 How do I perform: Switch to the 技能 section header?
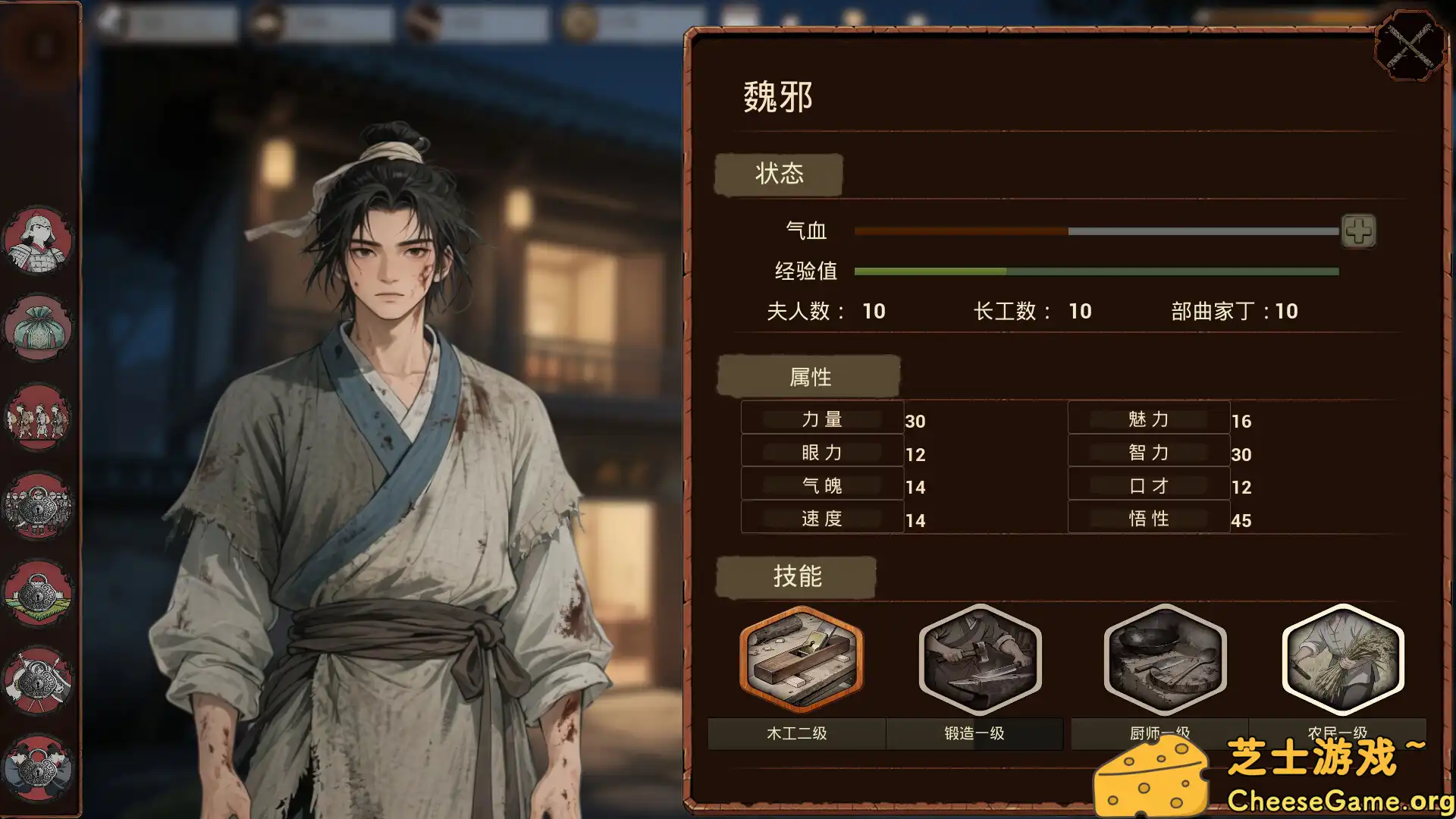pyautogui.click(x=798, y=576)
